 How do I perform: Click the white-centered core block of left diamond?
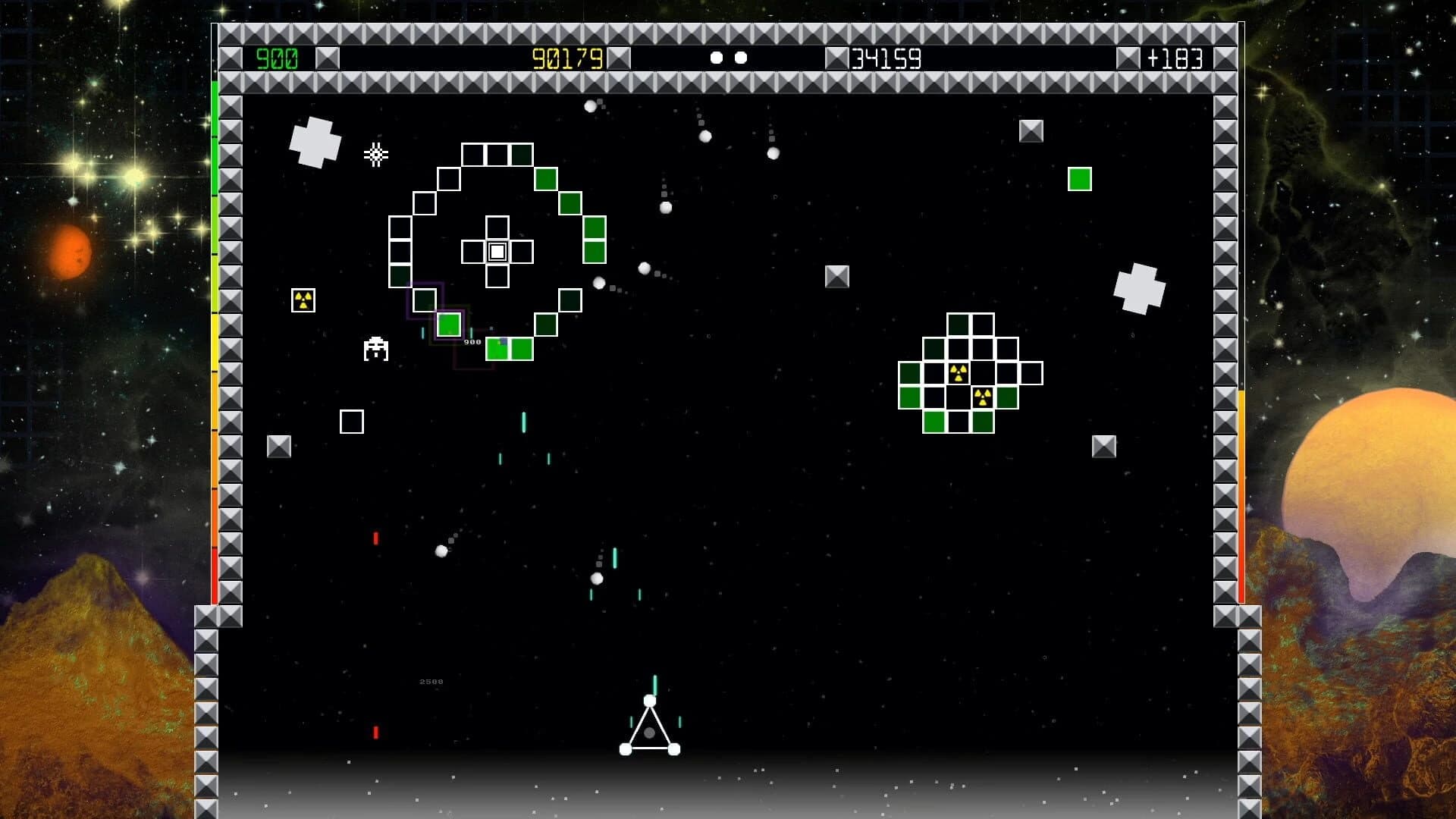pos(497,250)
